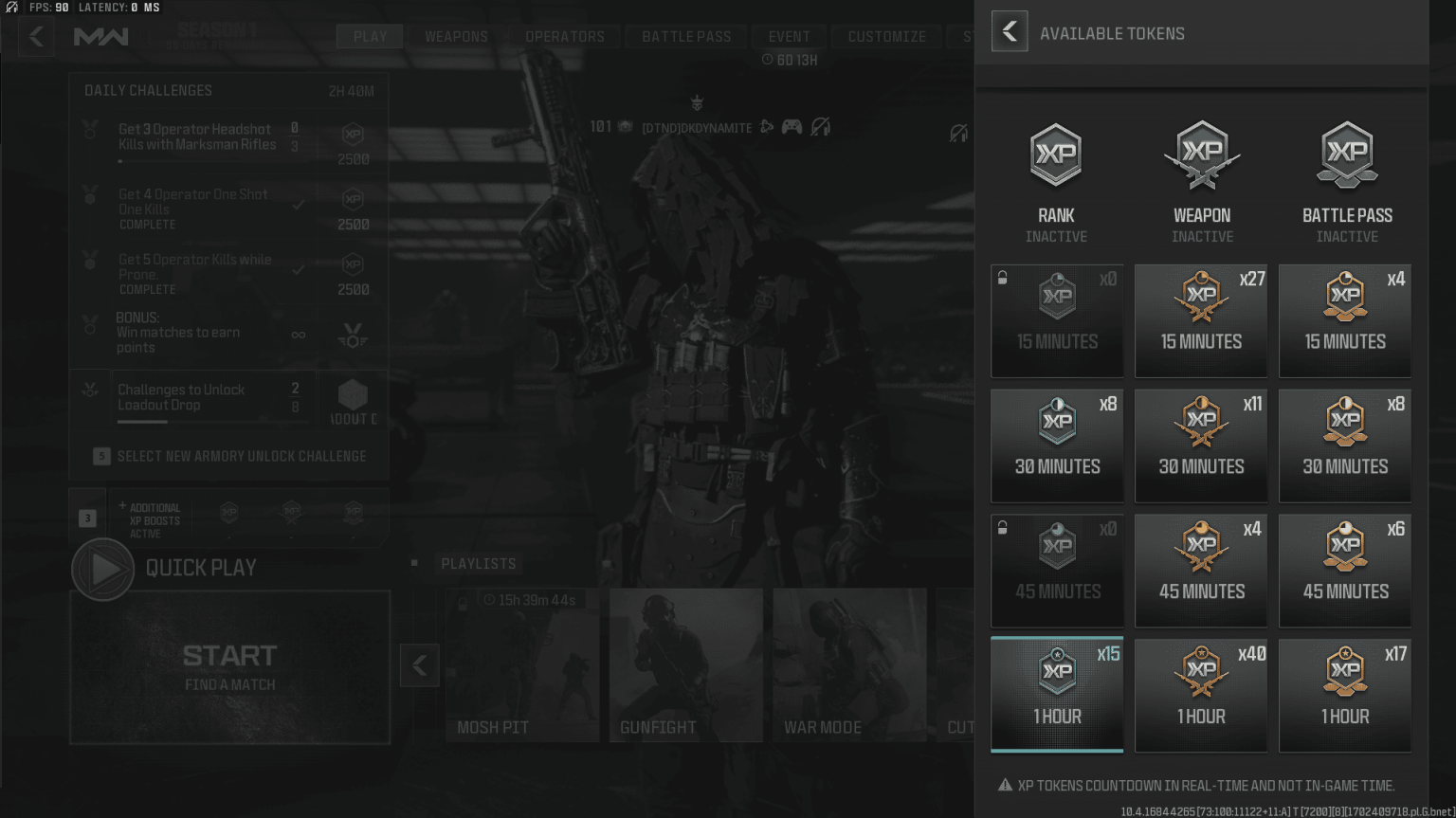Click START to find a match

(229, 654)
